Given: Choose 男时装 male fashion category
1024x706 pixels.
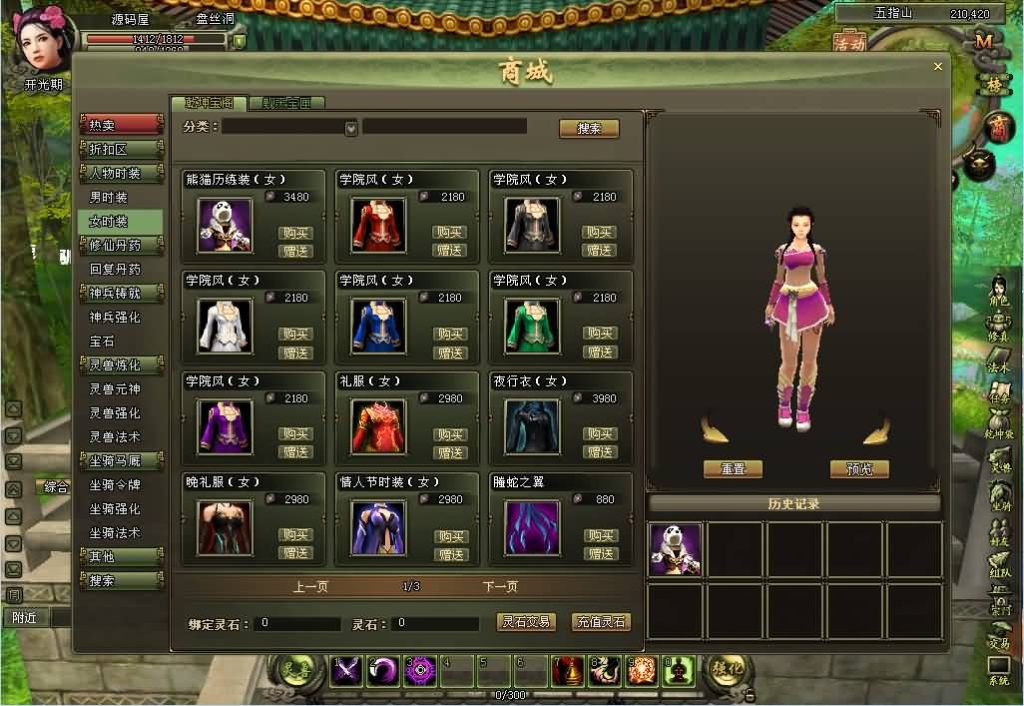Looking at the screenshot, I should [x=109, y=198].
